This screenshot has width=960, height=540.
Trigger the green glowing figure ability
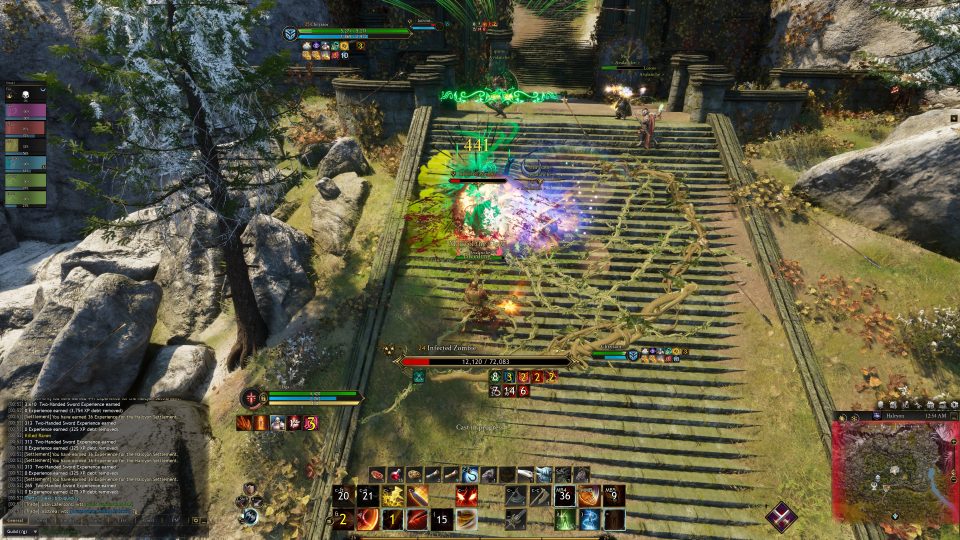565,520
